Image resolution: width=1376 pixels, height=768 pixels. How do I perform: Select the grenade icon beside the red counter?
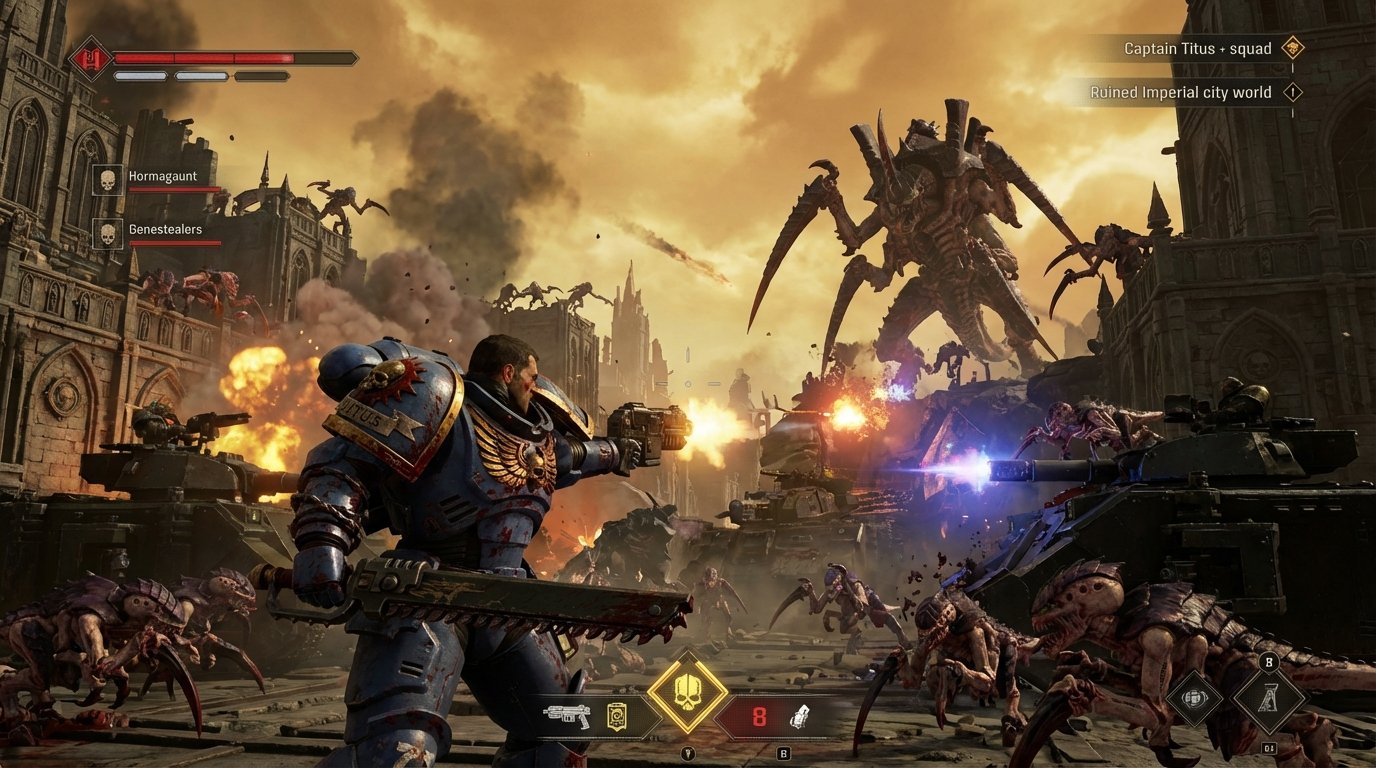click(x=801, y=717)
